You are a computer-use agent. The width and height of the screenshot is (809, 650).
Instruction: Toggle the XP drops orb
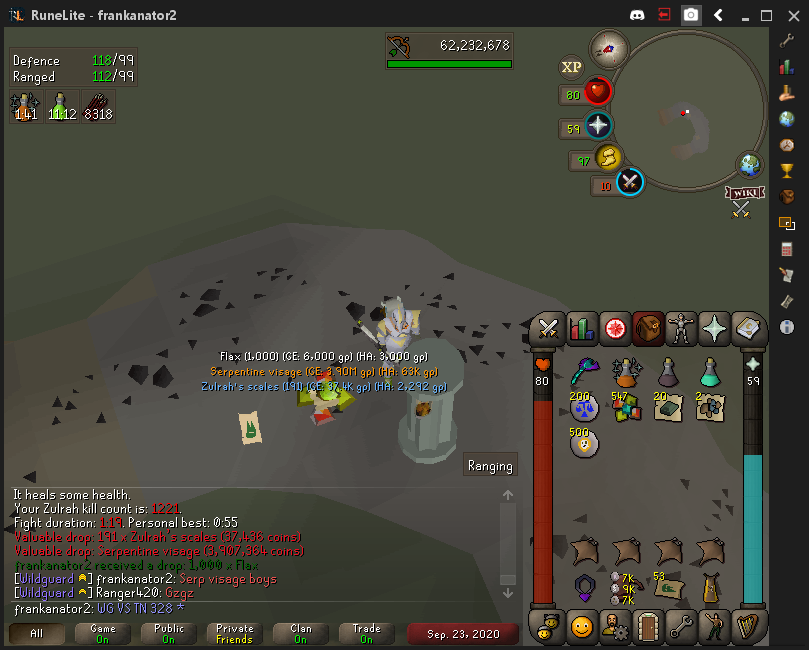click(571, 67)
